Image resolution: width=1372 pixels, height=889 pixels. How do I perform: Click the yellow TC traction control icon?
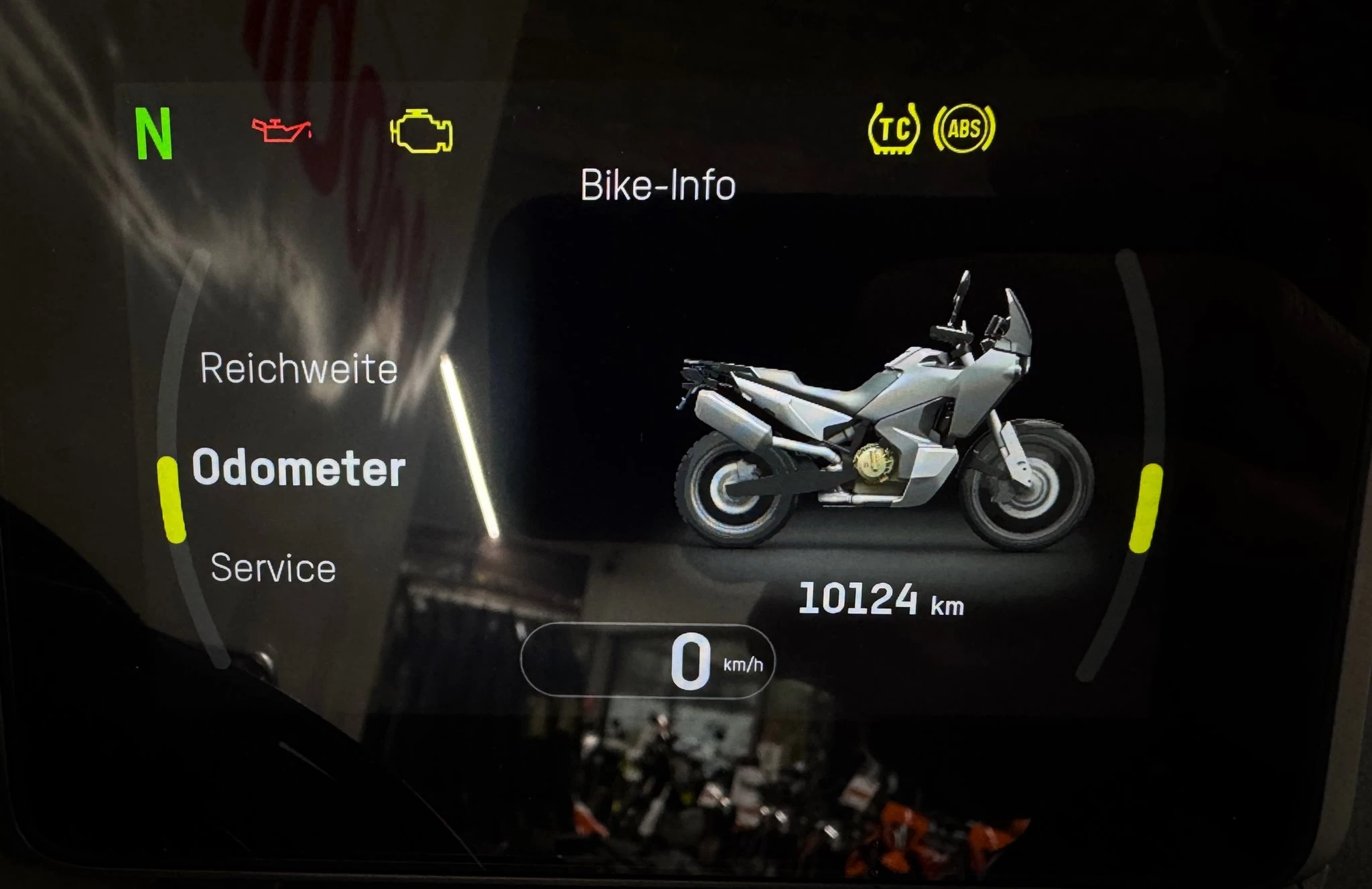(894, 129)
